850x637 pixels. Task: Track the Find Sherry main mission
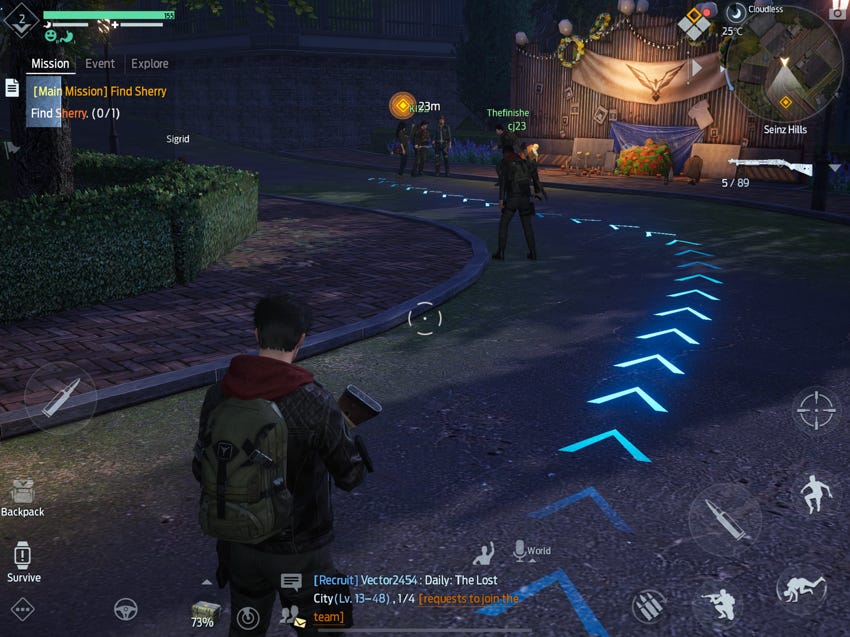(99, 91)
